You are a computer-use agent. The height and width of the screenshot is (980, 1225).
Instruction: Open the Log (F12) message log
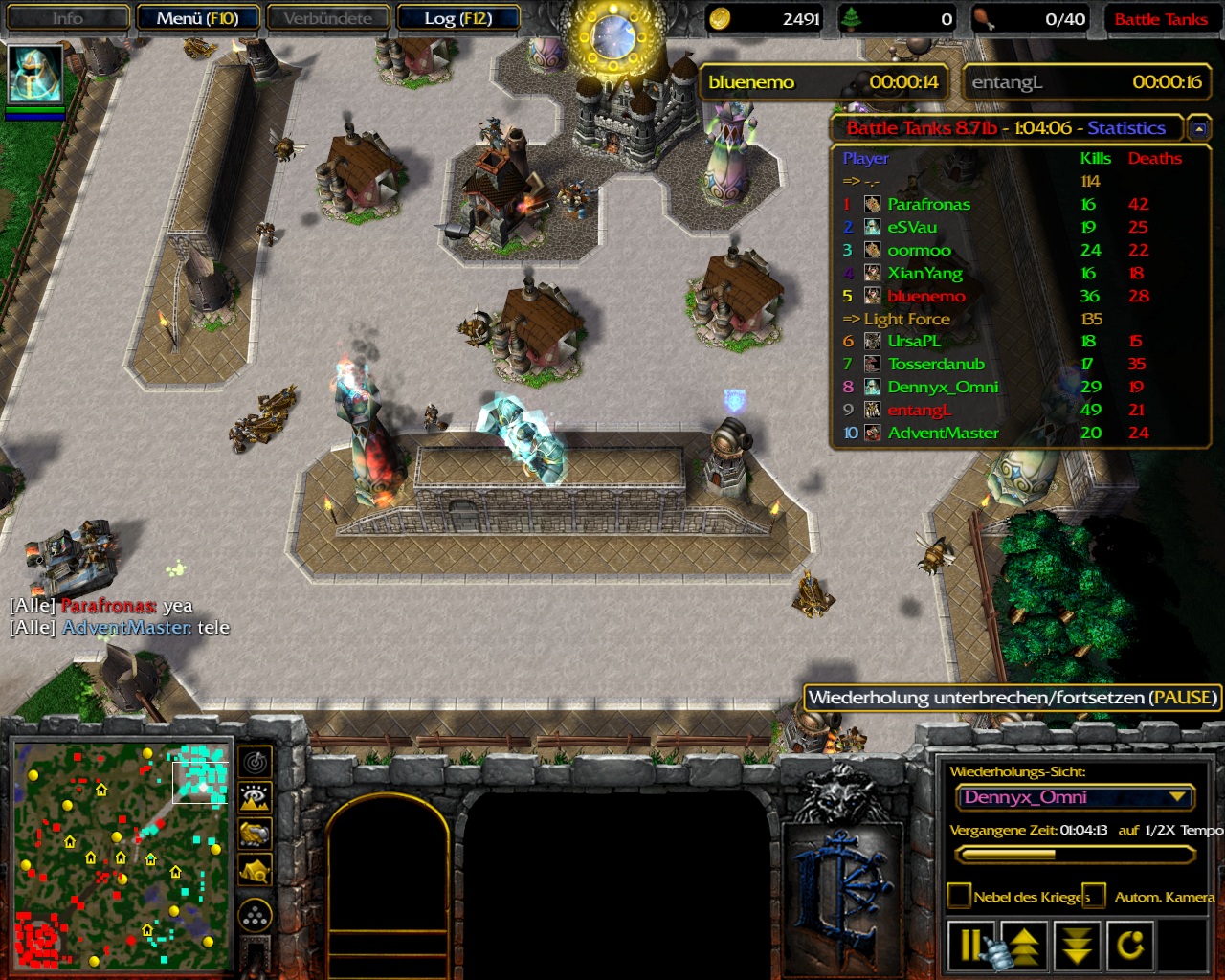click(x=457, y=18)
